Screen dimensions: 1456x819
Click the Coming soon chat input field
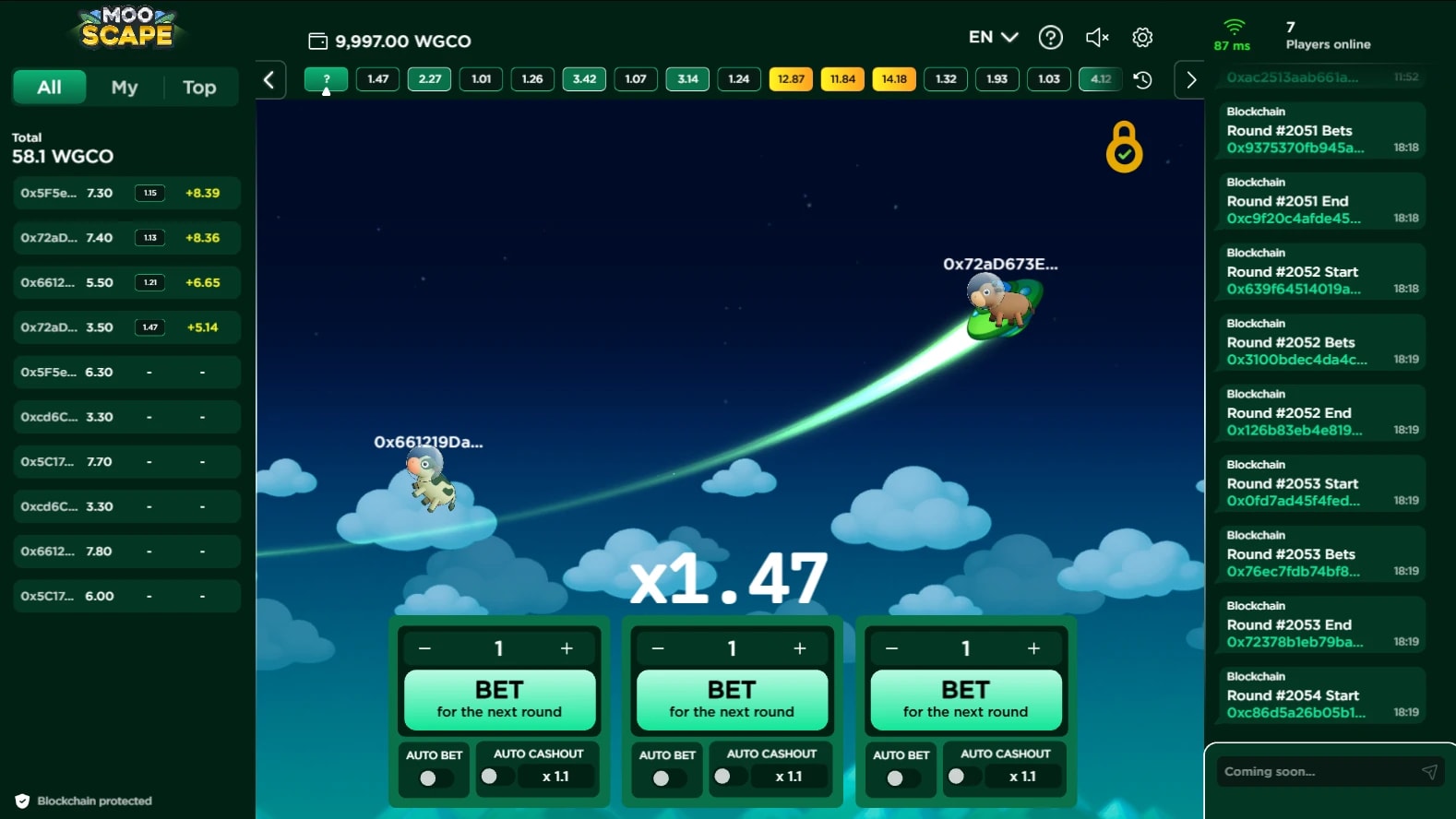tap(1315, 772)
